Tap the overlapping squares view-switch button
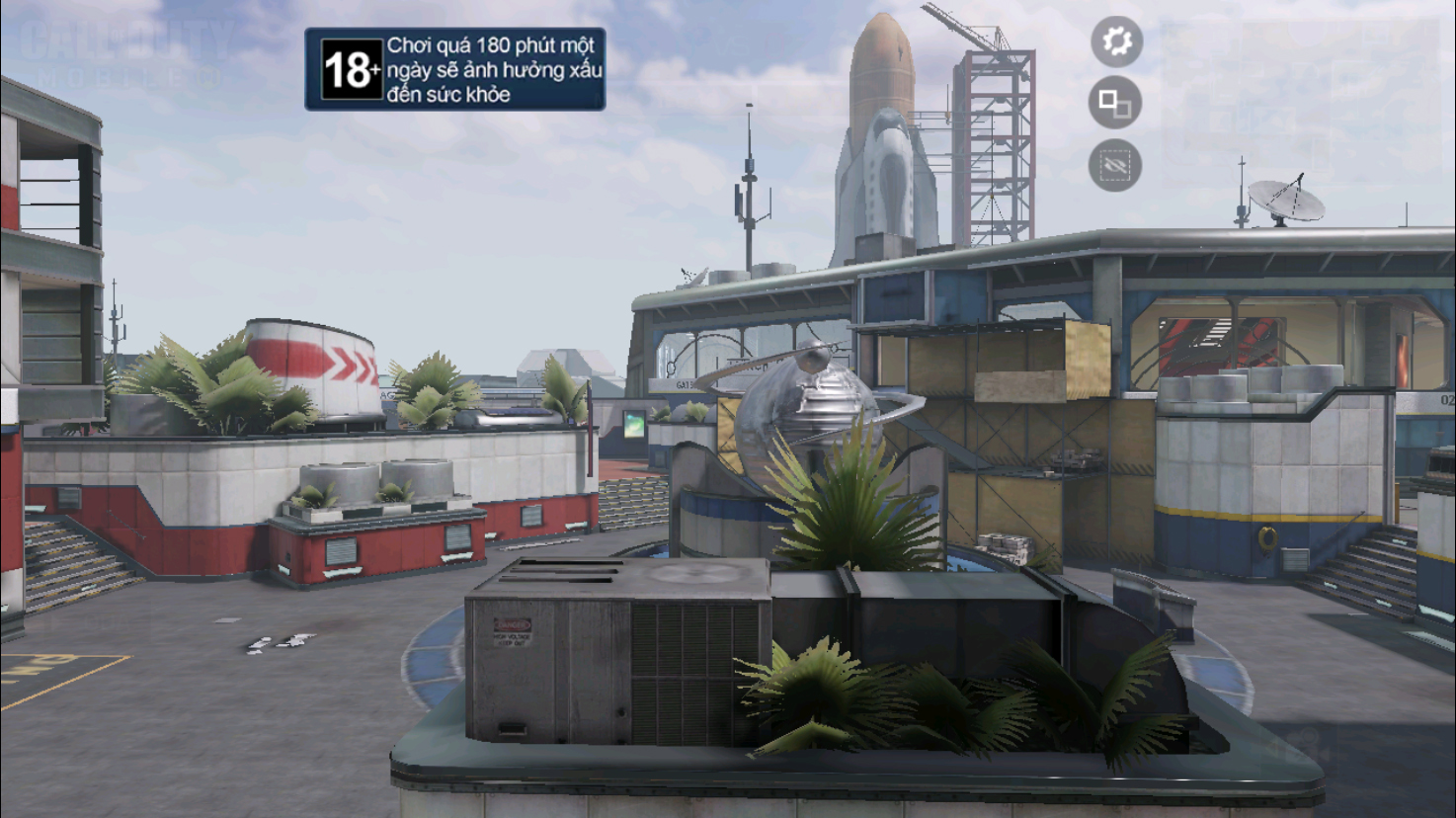This screenshot has height=818, width=1456. (x=1115, y=103)
